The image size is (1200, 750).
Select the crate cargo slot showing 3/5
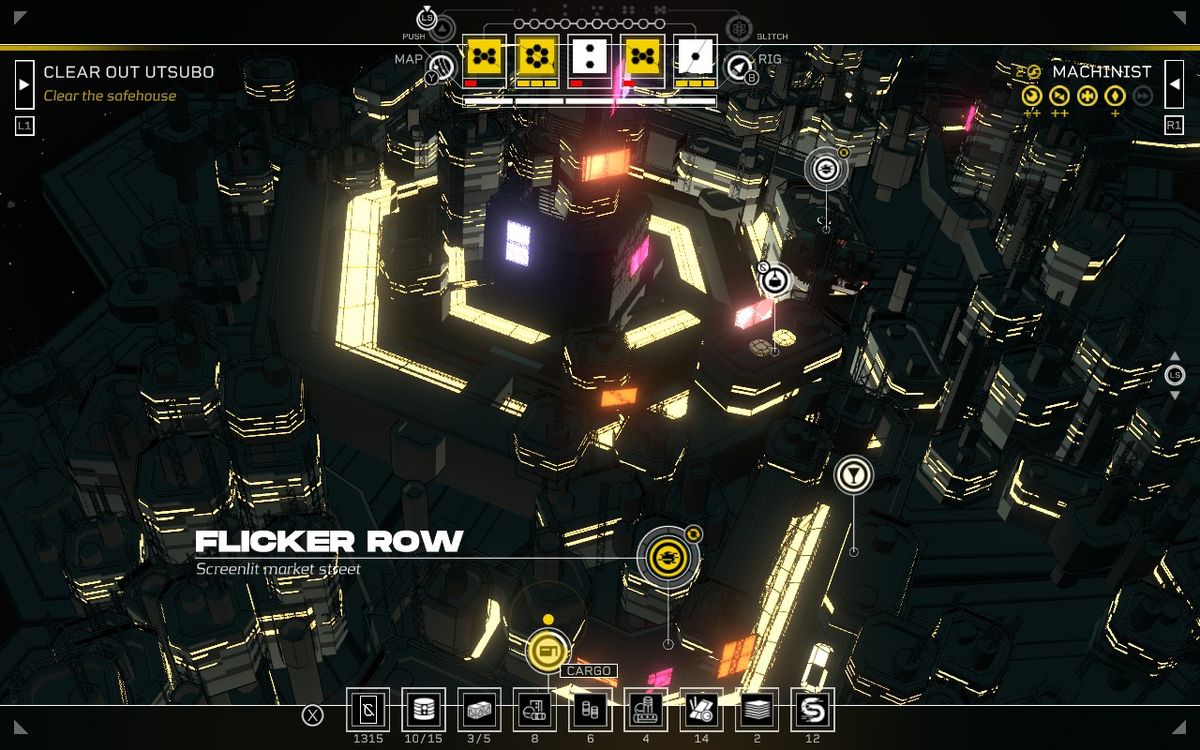(x=479, y=709)
